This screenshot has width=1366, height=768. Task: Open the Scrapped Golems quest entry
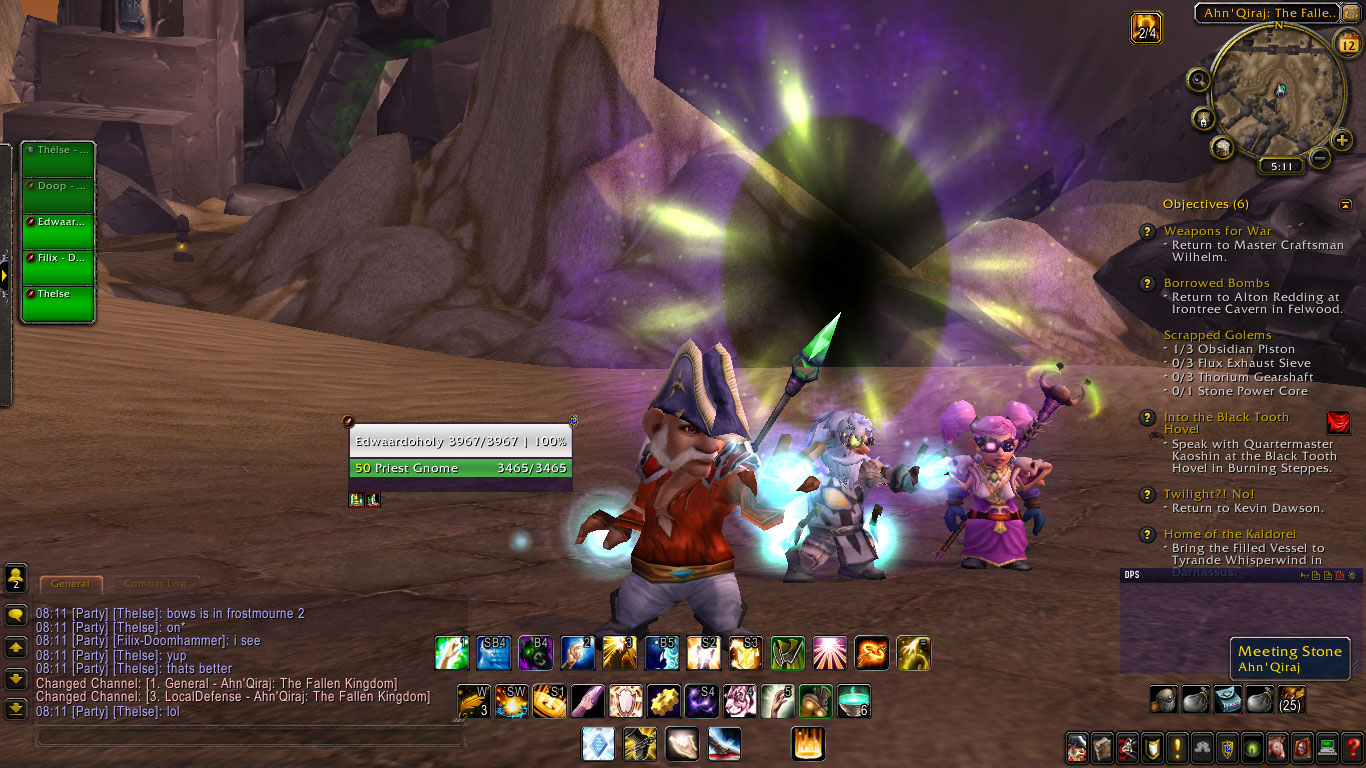tap(1217, 335)
